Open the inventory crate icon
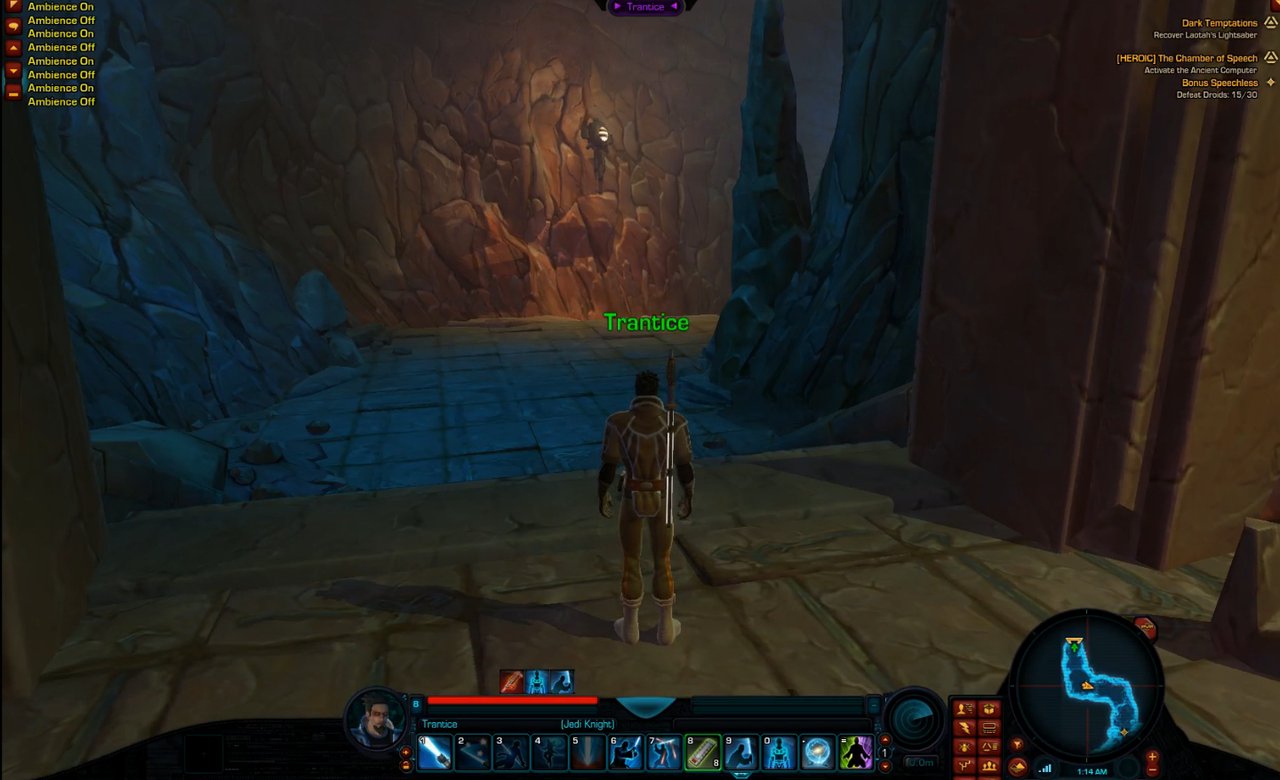 tap(989, 709)
